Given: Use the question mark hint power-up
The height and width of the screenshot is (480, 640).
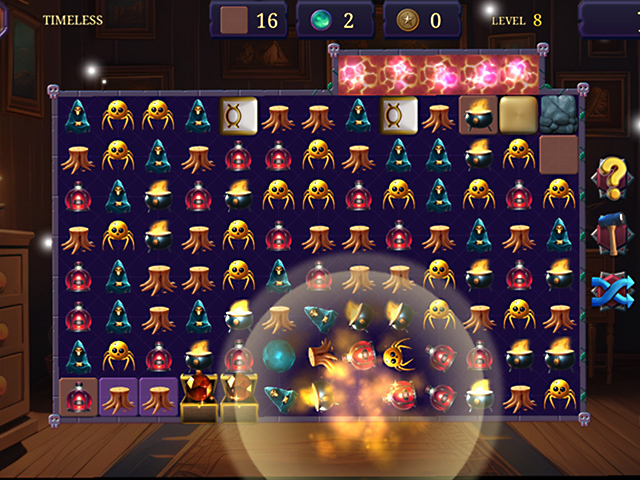Looking at the screenshot, I should (x=607, y=177).
